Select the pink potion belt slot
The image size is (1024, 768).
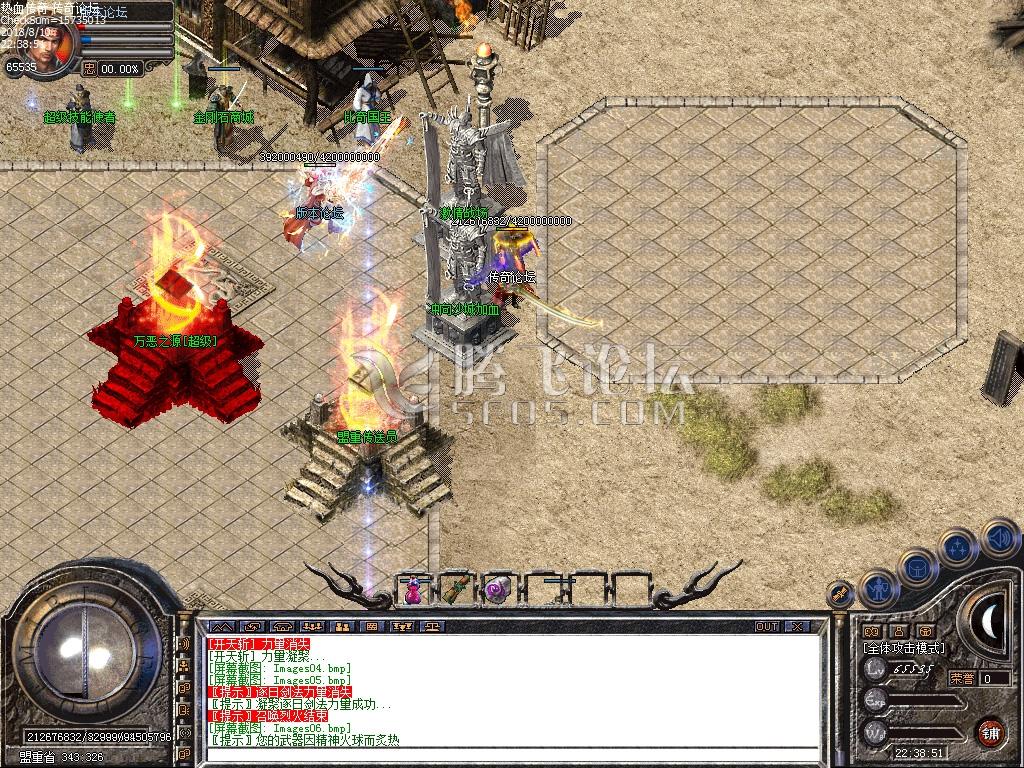[x=413, y=591]
